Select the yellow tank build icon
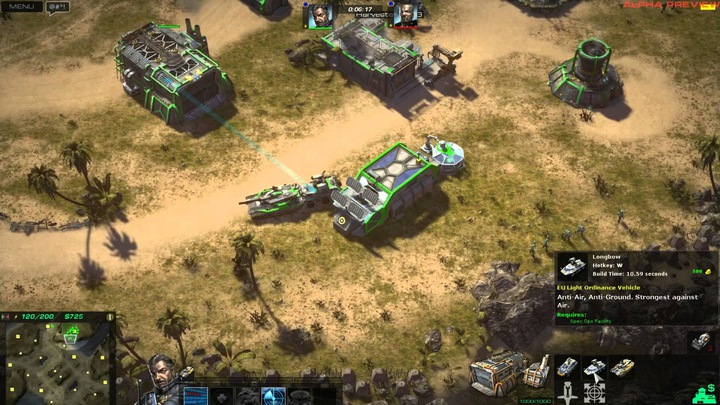Screen dimensions: 720x405 point(623,367)
